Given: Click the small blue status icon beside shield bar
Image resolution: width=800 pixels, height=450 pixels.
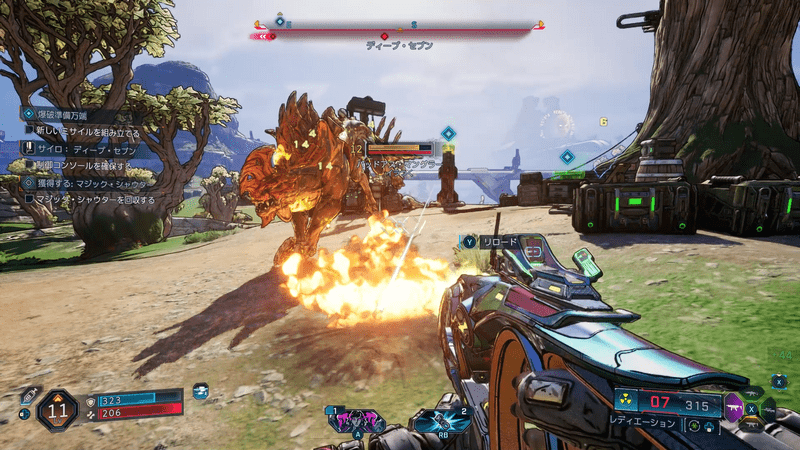Looking at the screenshot, I should [x=201, y=392].
